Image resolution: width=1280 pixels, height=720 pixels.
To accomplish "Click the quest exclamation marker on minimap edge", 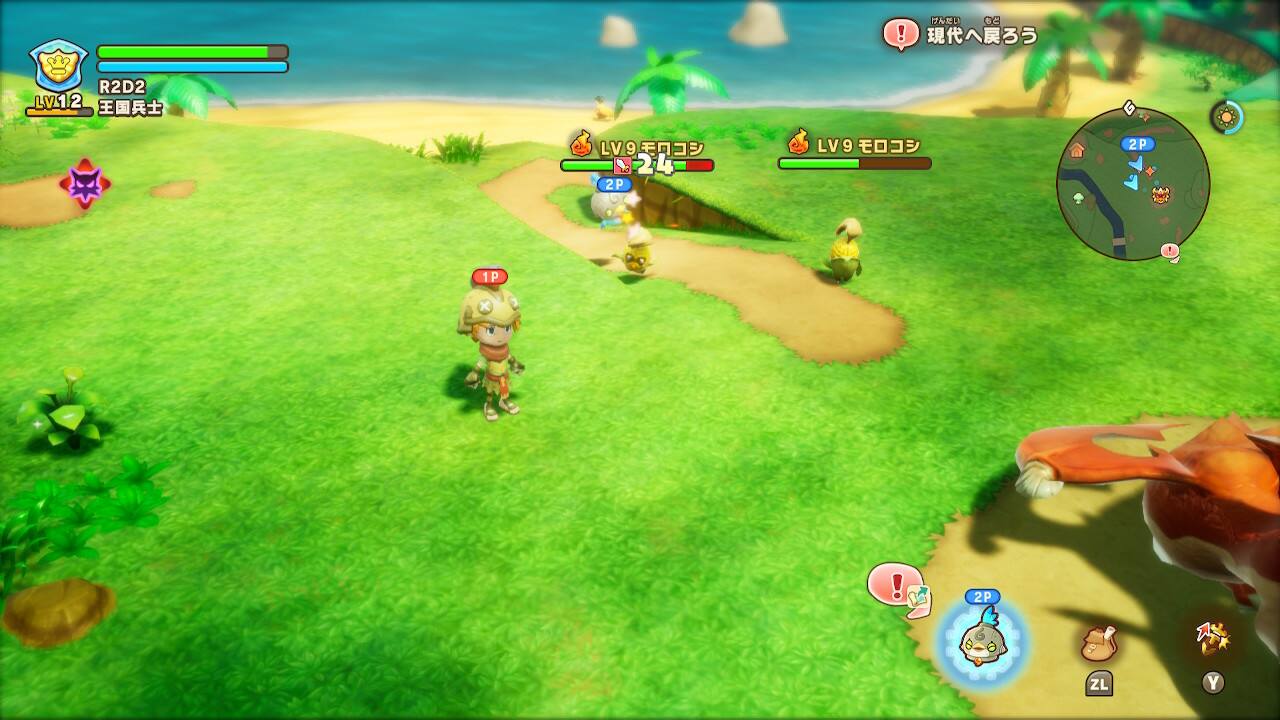I will 1170,251.
